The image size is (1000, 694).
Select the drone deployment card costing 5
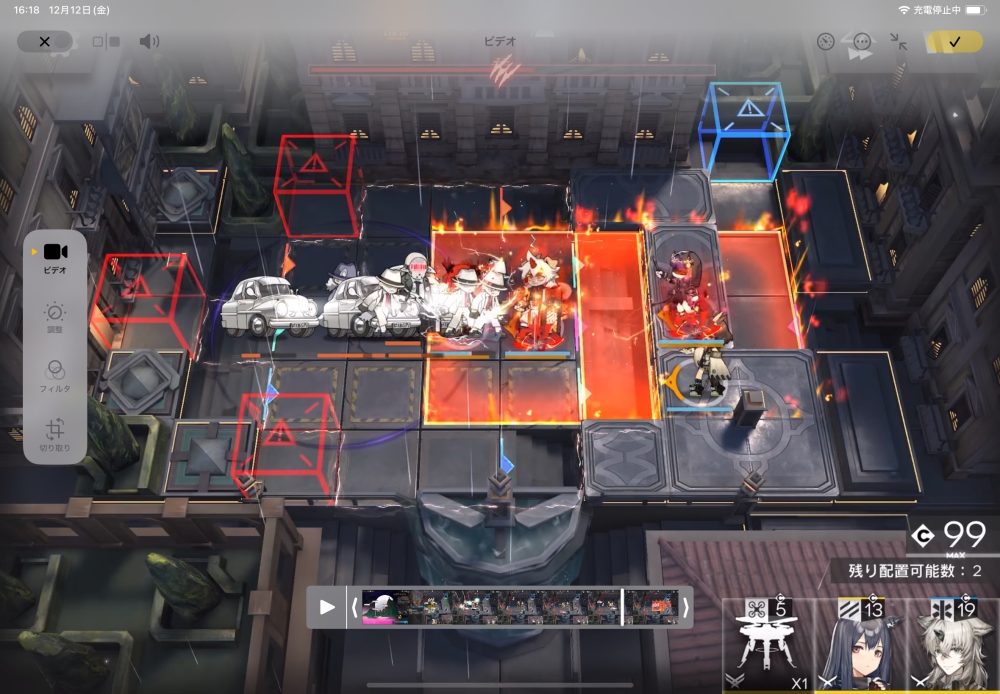pos(768,645)
